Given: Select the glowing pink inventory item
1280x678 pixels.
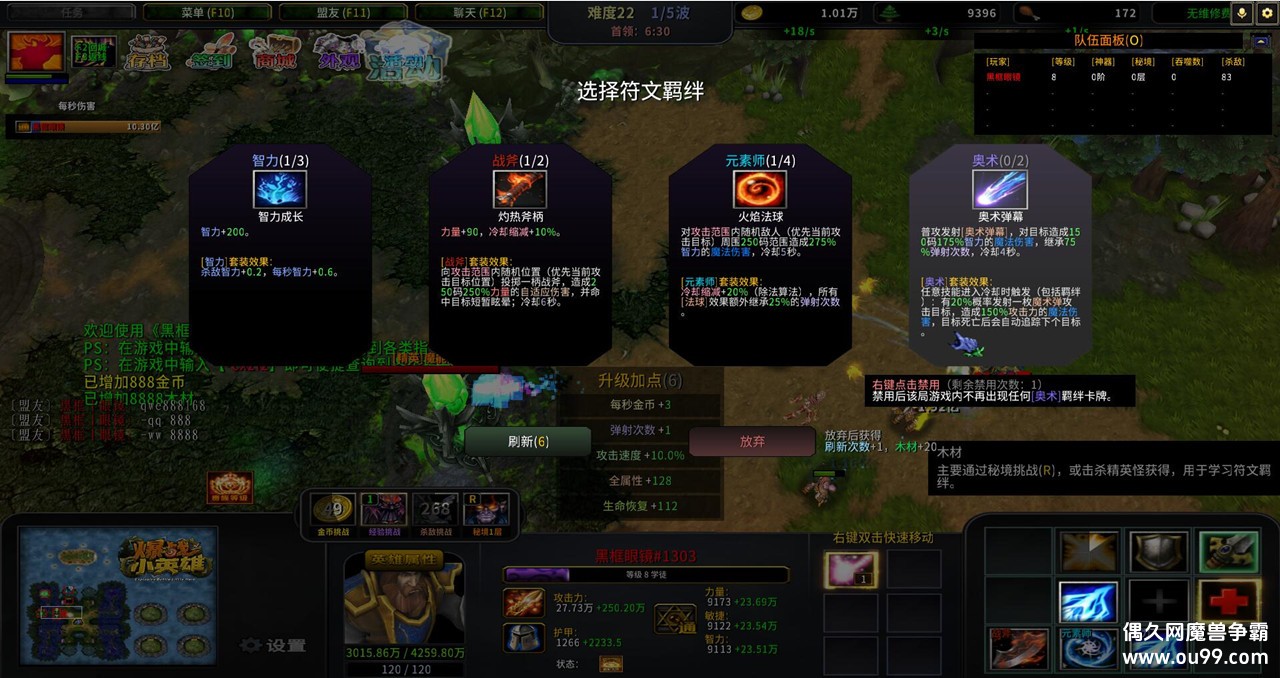Looking at the screenshot, I should point(851,570).
